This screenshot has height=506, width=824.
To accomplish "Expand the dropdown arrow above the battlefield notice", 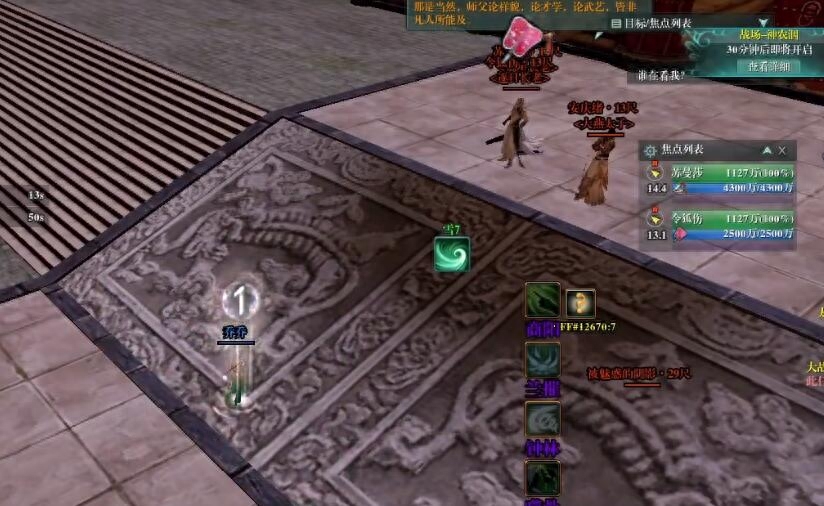I will coord(764,21).
